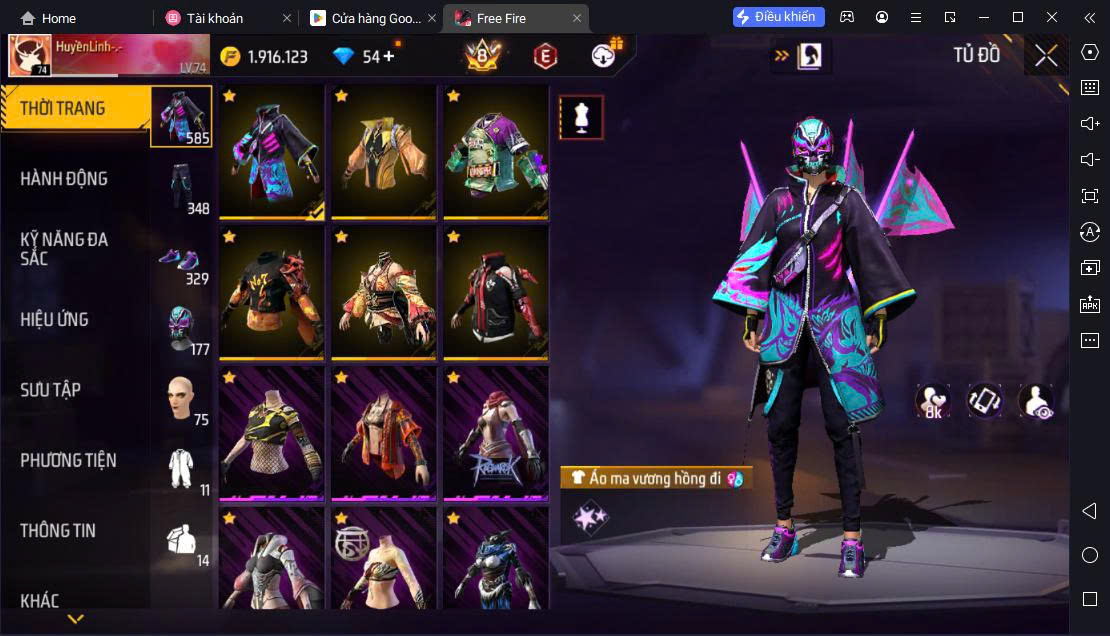Image resolution: width=1110 pixels, height=636 pixels.
Task: Add diamonds with the plus button
Action: pos(389,56)
